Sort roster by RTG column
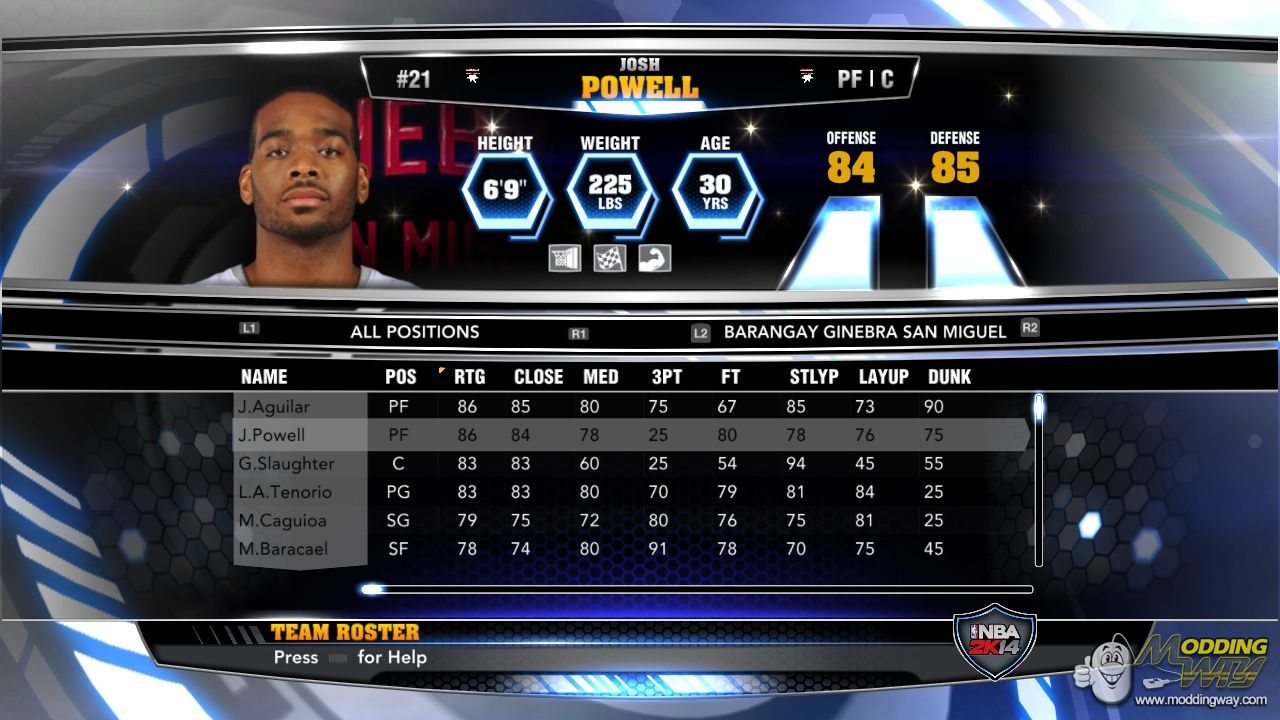1280x720 pixels. (469, 377)
